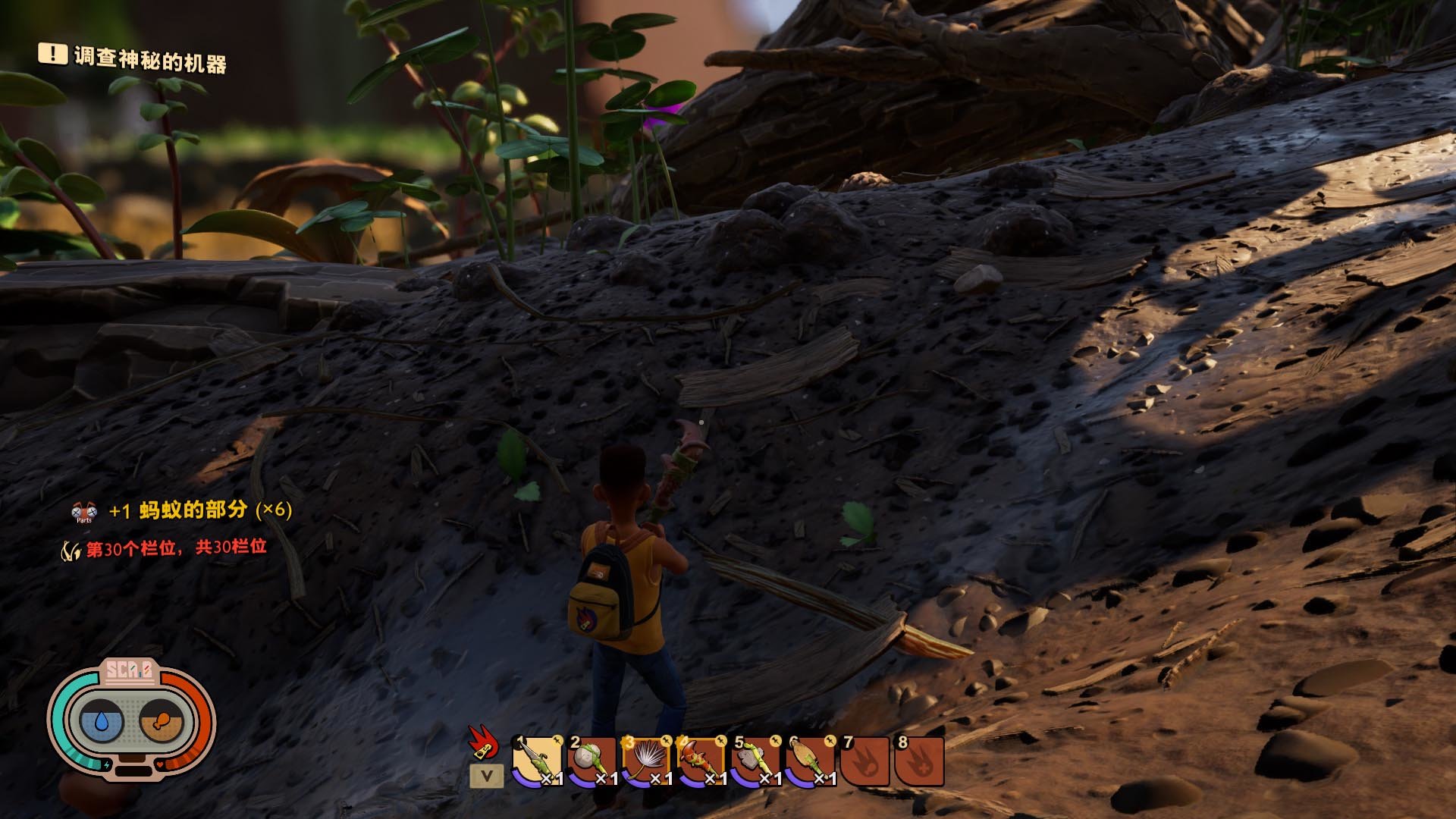Pick the acorn shovel in slot 6
Image resolution: width=1456 pixels, height=819 pixels.
tap(811, 761)
